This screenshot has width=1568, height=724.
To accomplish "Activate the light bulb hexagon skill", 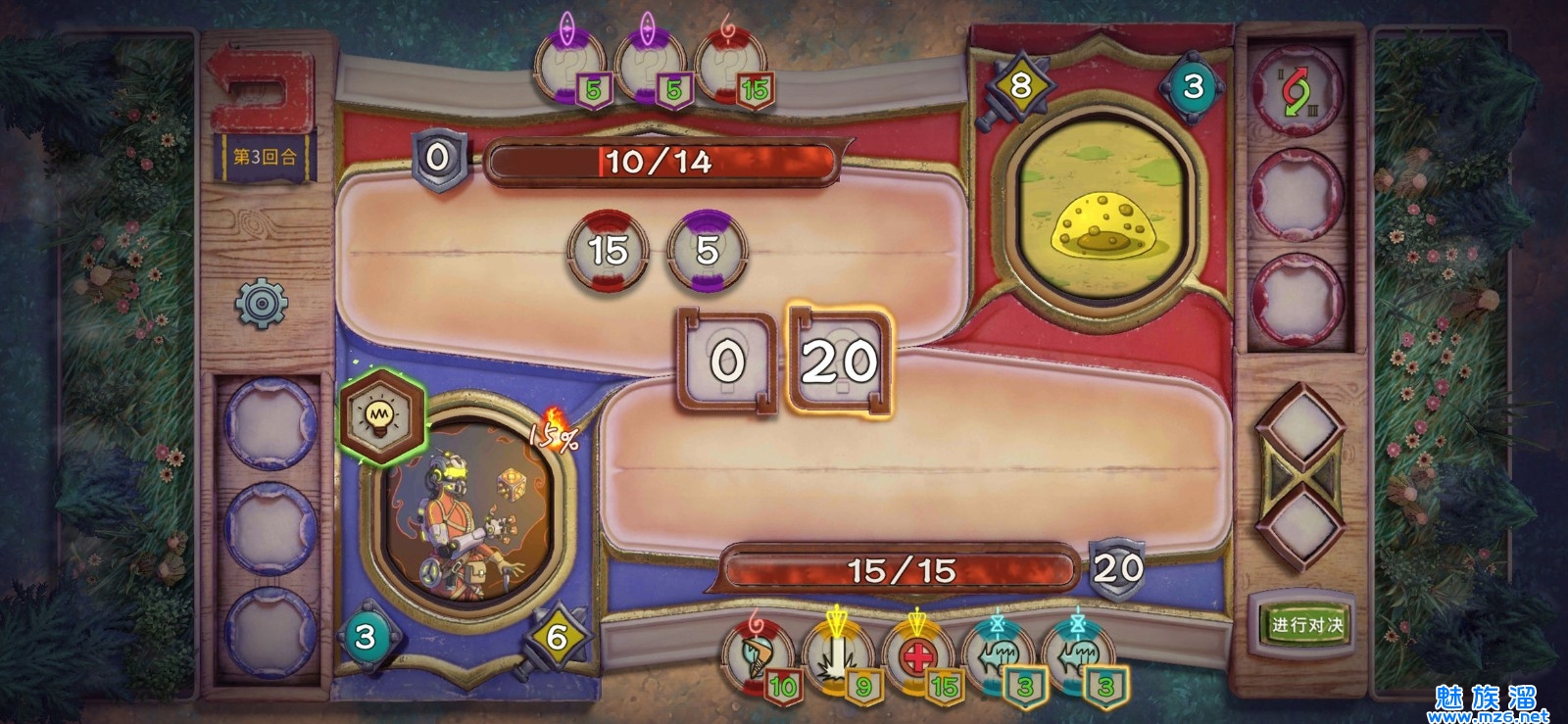I will click(x=380, y=416).
